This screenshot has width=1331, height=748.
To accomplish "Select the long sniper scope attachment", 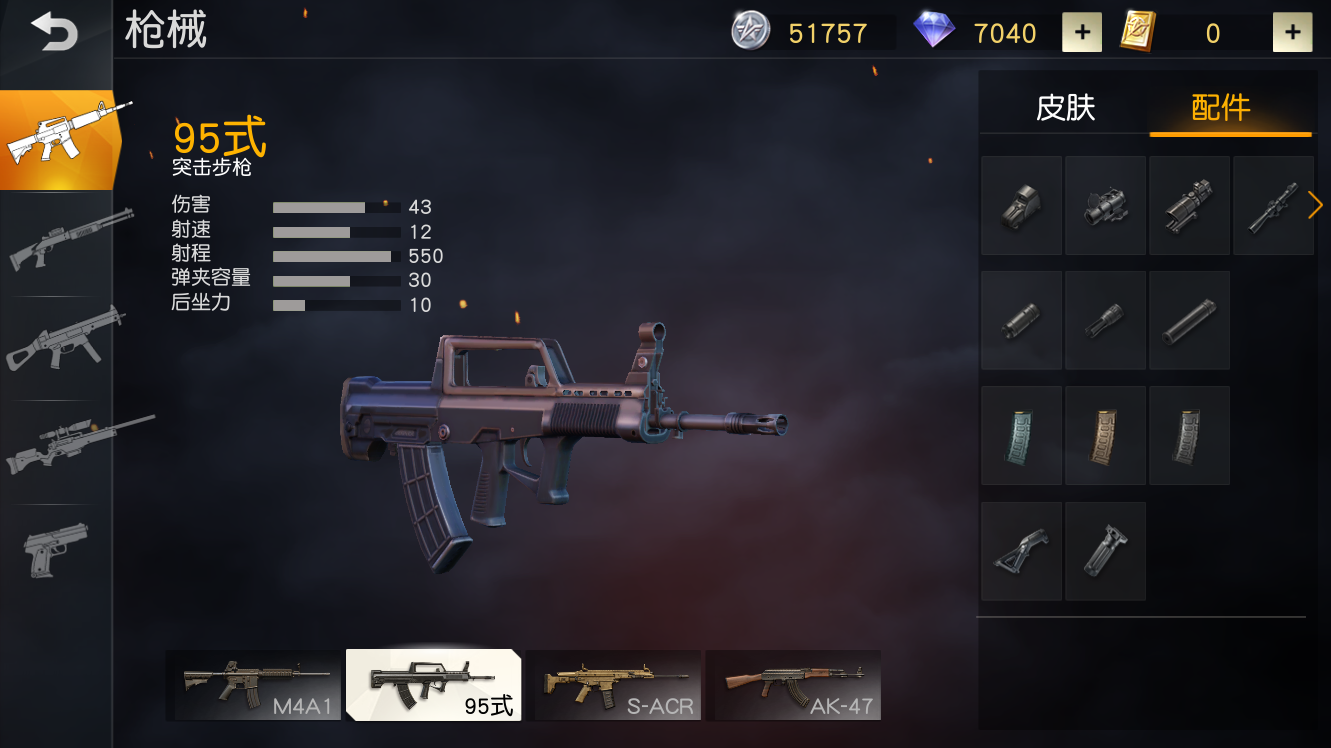I will click(x=1272, y=205).
